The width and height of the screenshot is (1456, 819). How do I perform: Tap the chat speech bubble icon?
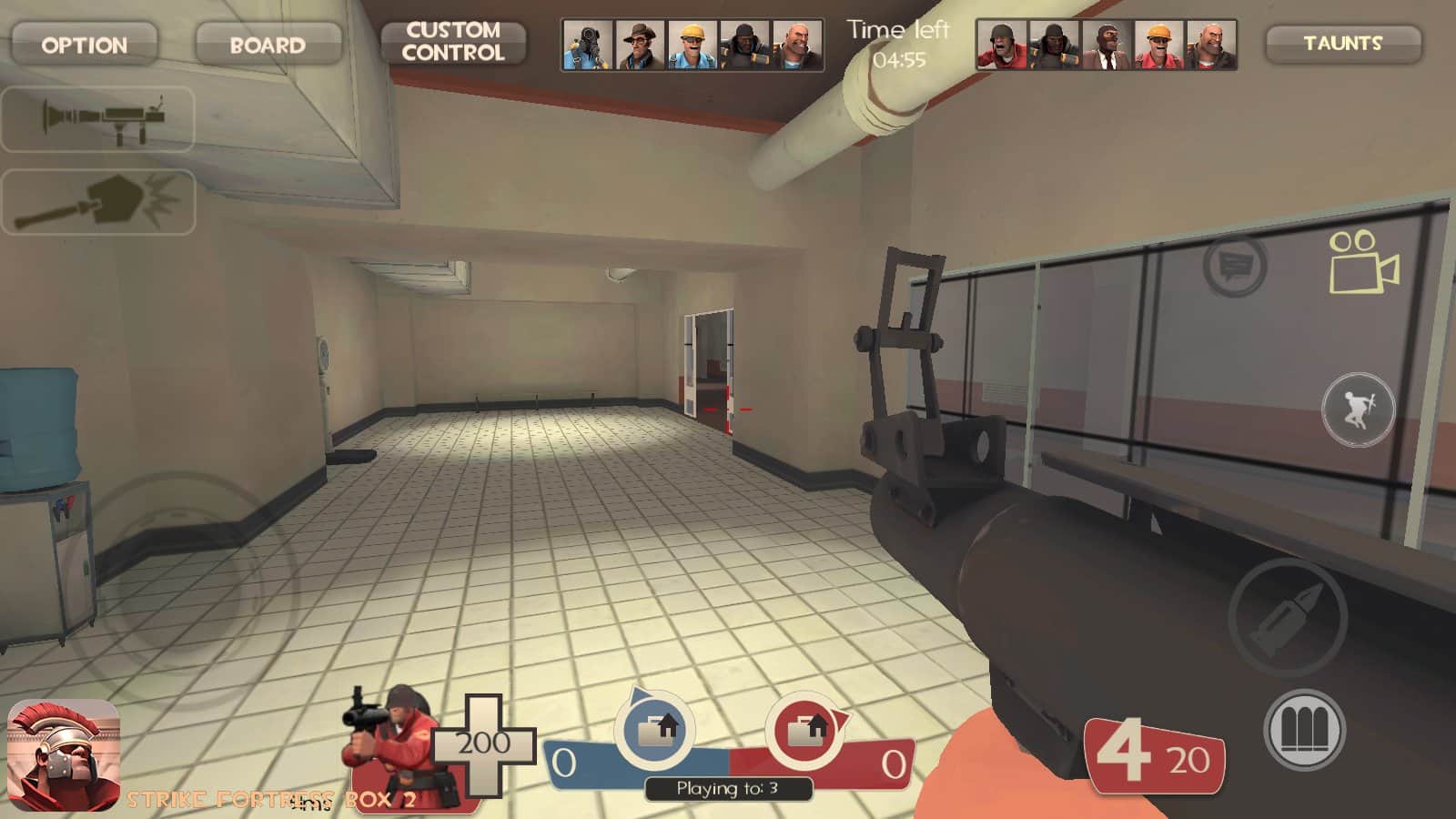(1235, 266)
